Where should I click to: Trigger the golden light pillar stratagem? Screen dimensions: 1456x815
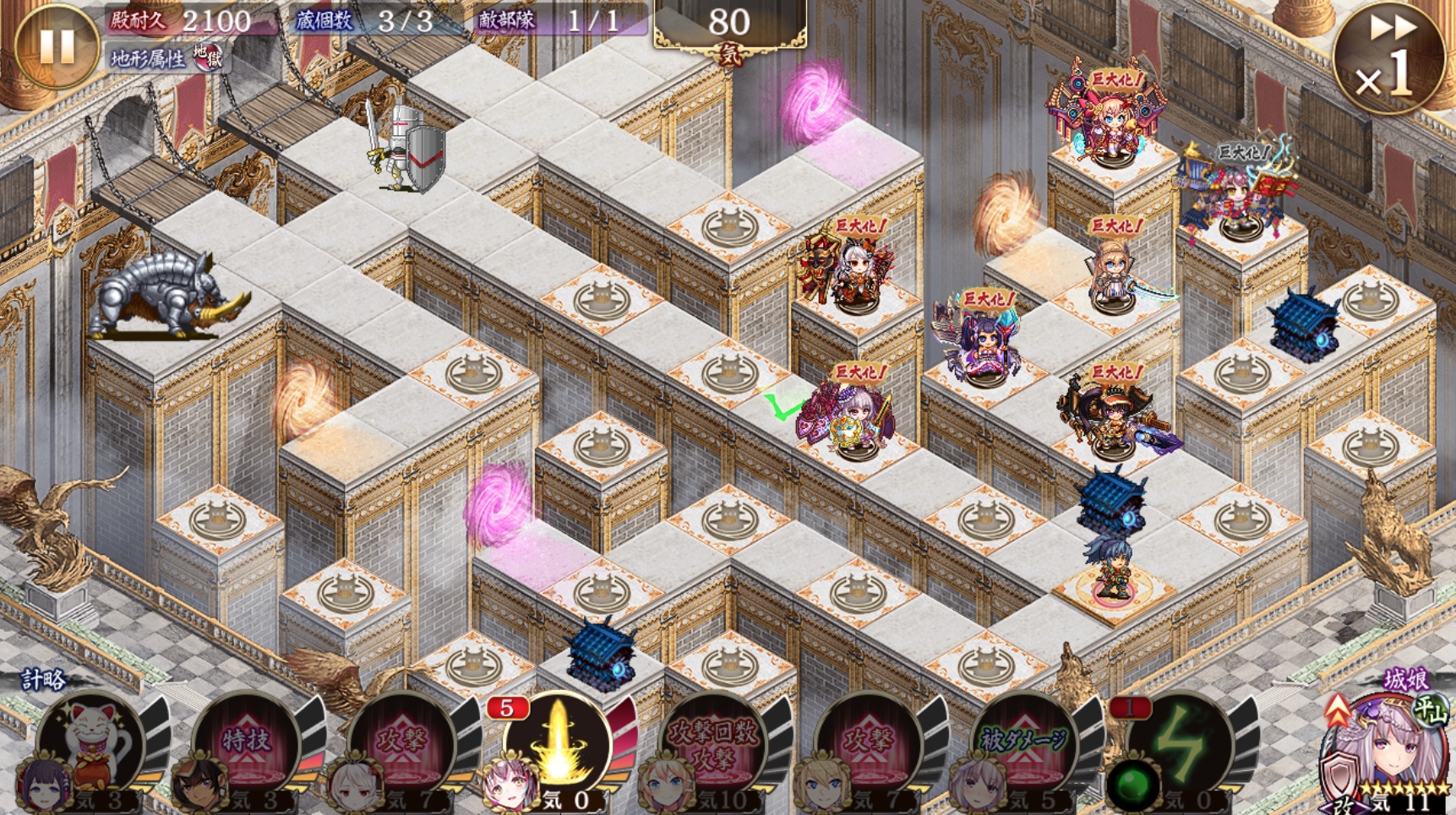pos(558,745)
